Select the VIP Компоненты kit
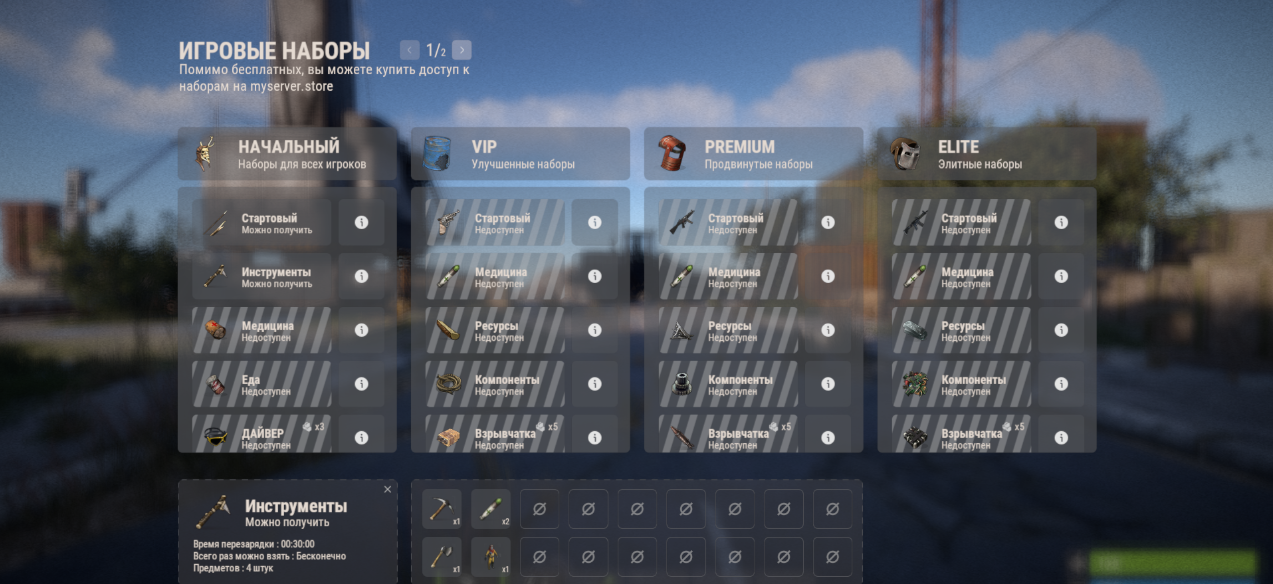This screenshot has height=584, width=1273. (495, 385)
